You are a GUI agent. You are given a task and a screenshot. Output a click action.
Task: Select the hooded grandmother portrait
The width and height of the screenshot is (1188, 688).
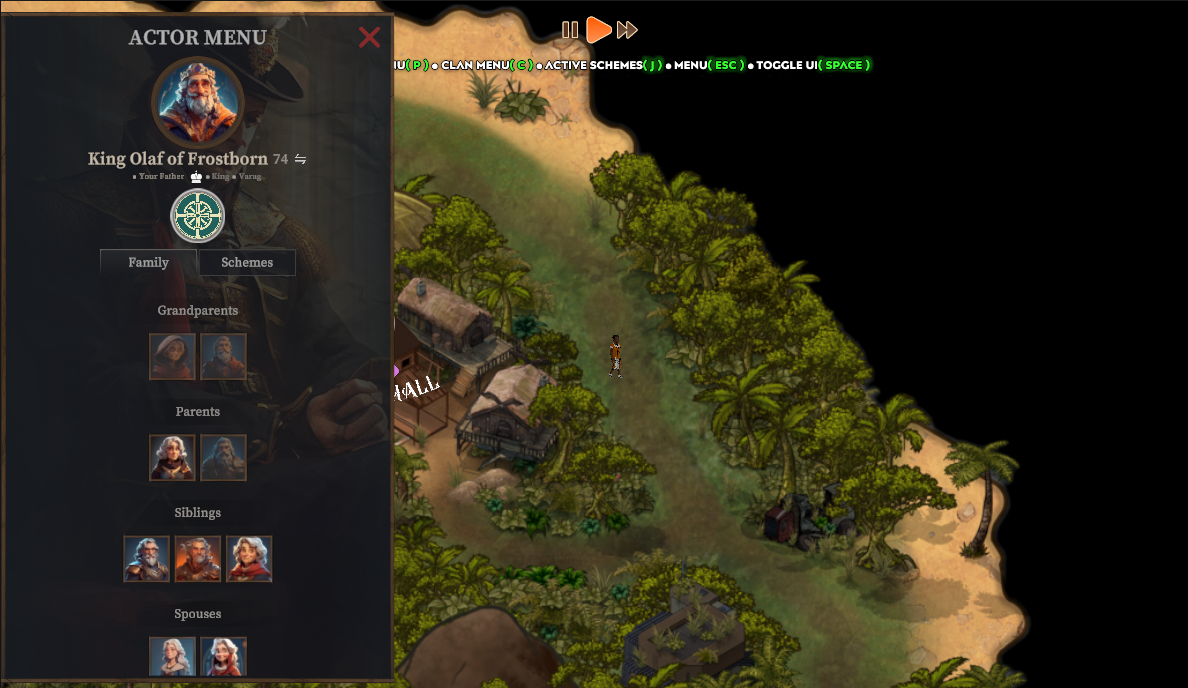172,356
